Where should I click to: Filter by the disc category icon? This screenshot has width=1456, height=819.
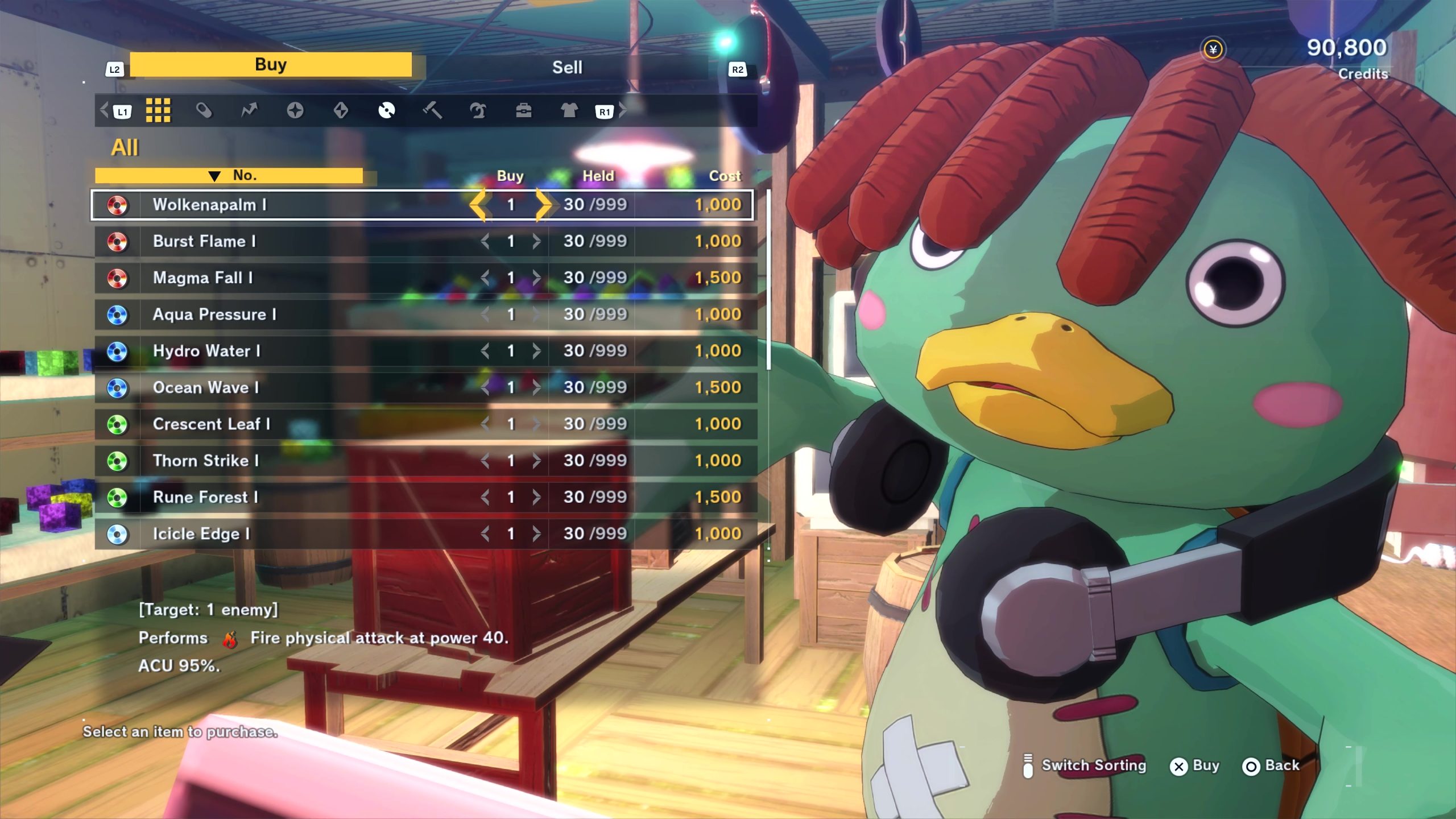[x=386, y=110]
